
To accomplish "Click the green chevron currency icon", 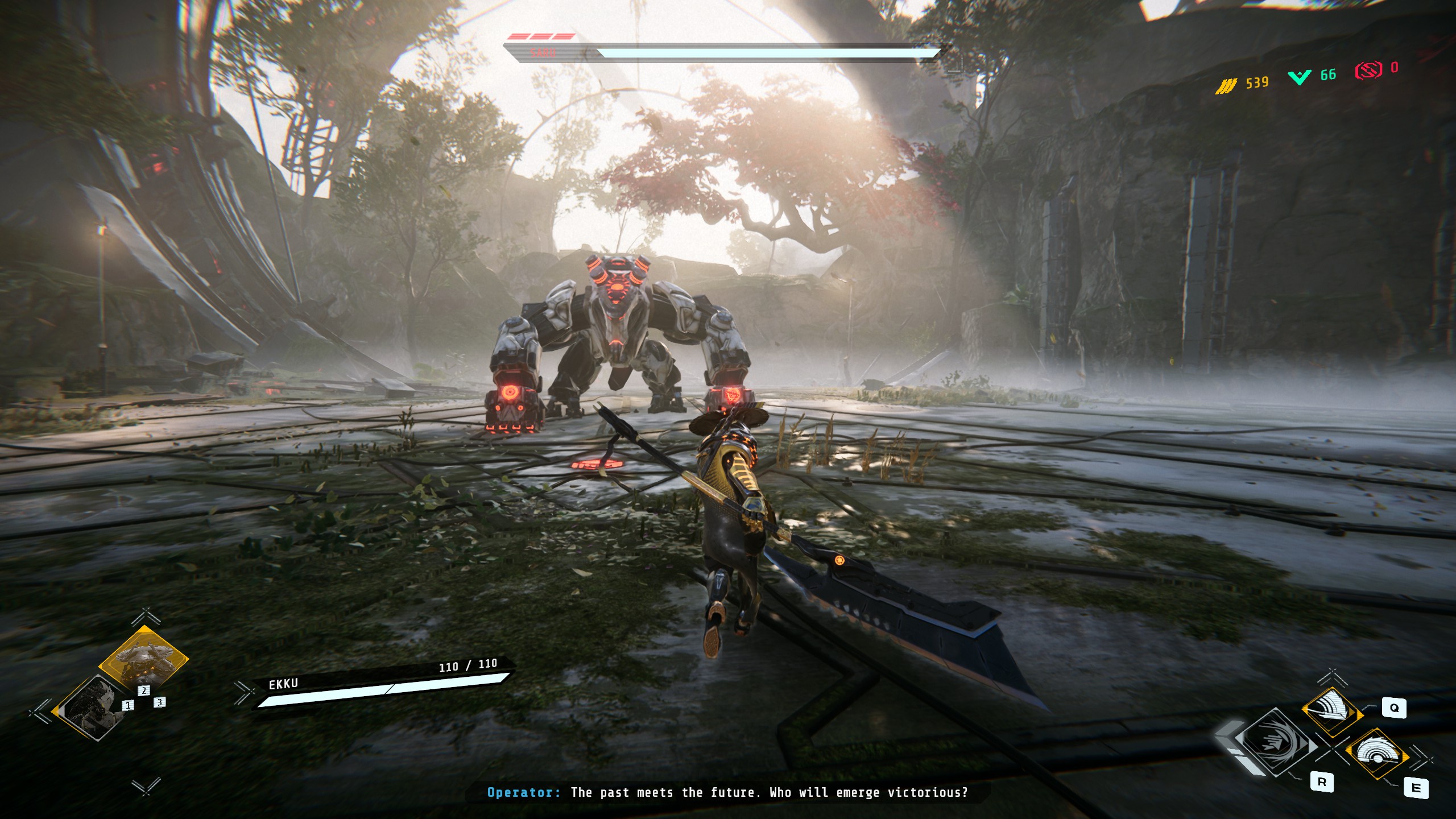I will click(x=1300, y=77).
